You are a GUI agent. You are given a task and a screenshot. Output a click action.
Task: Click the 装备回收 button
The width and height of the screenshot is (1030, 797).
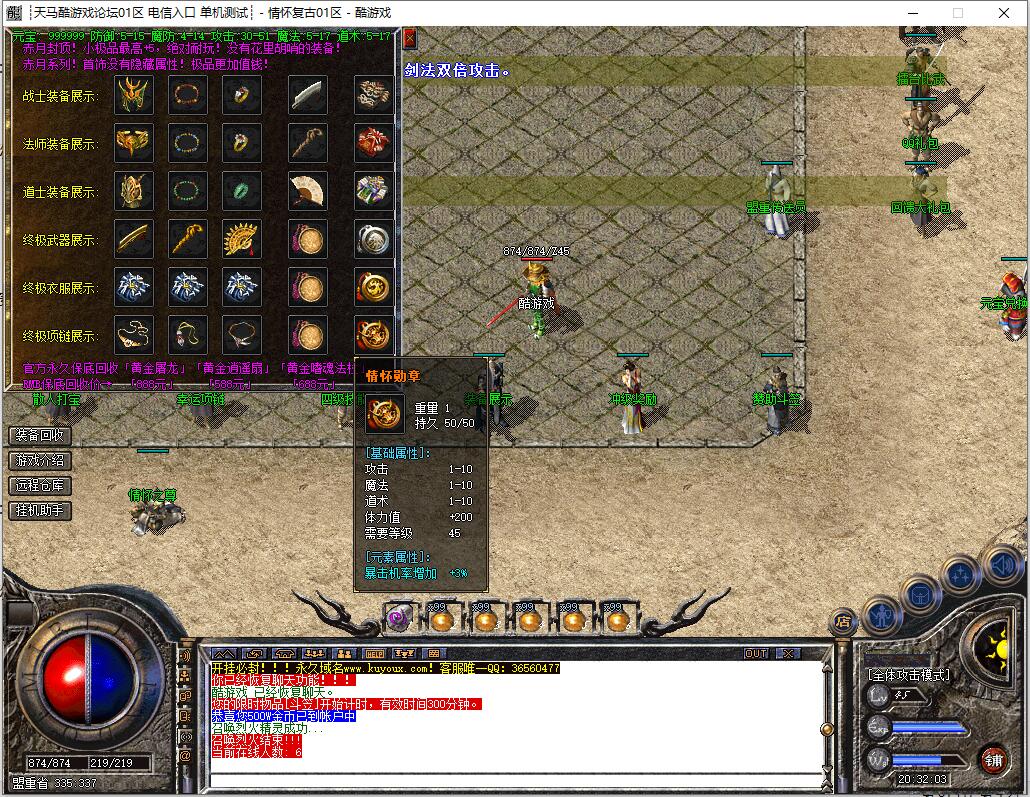(40, 436)
